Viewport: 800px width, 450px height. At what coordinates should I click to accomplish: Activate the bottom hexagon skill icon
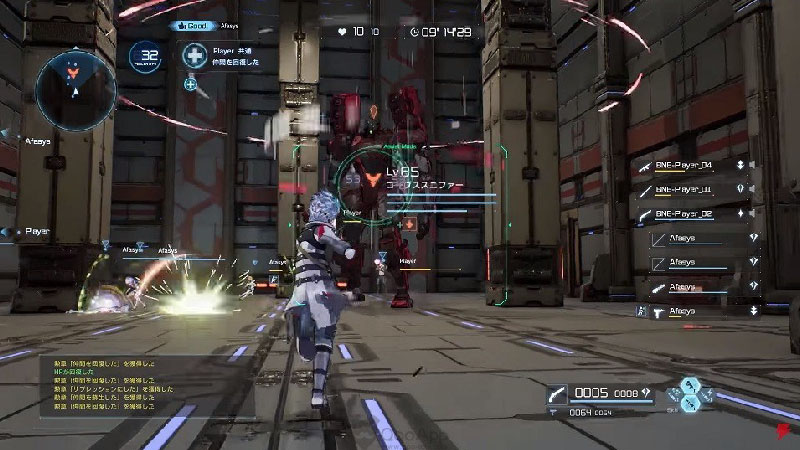point(688,404)
